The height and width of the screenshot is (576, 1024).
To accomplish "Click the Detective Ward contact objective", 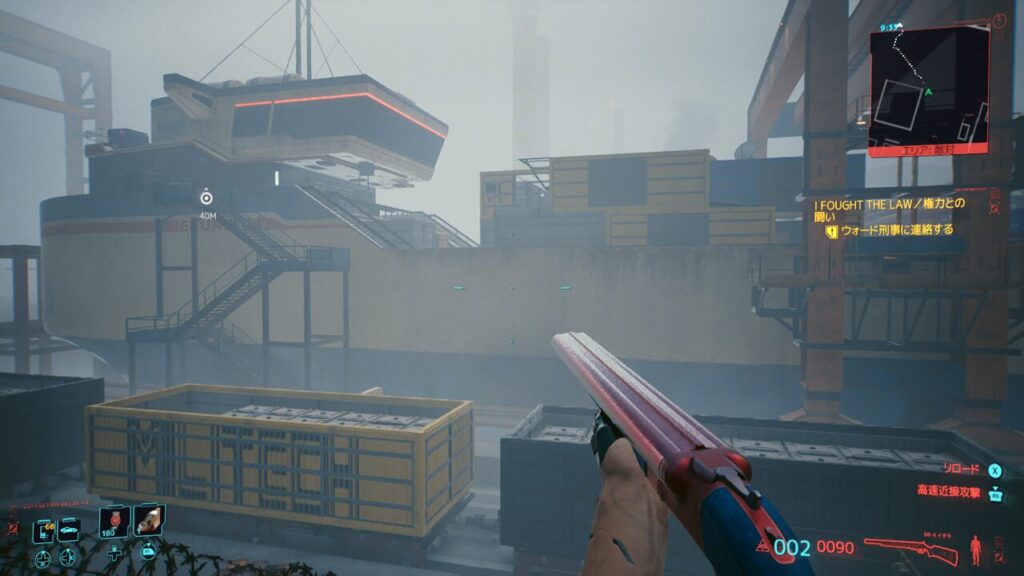I will point(896,230).
